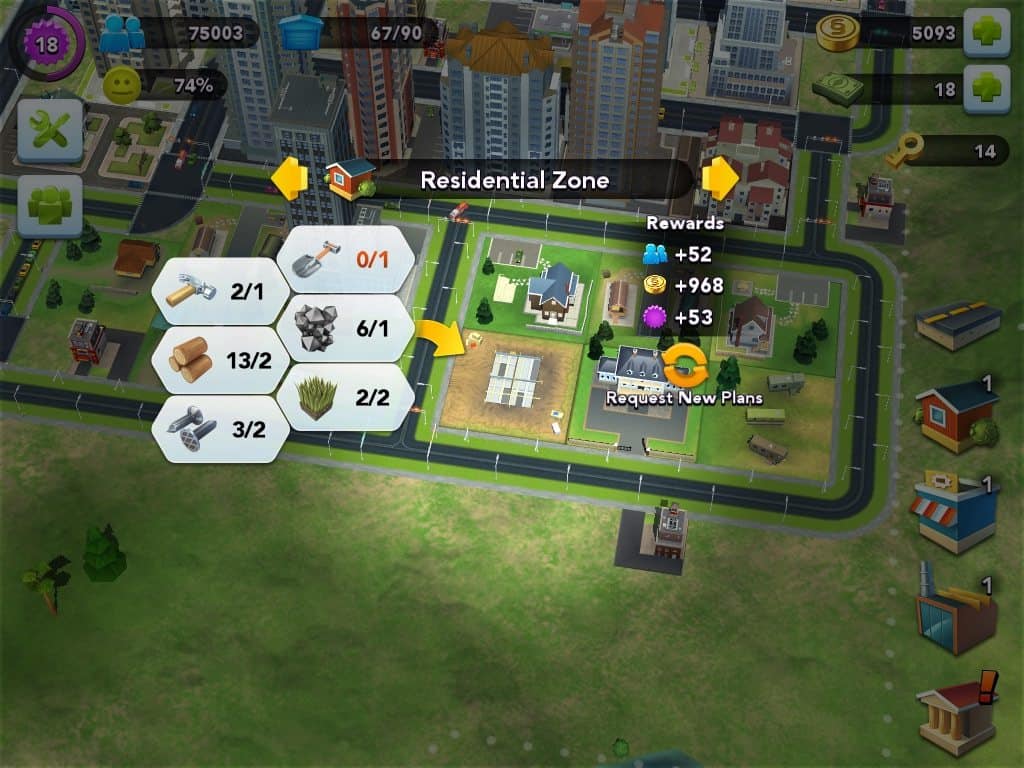This screenshot has height=768, width=1024.
Task: Open the wrench and screwdriver tools menu
Action: 50,131
